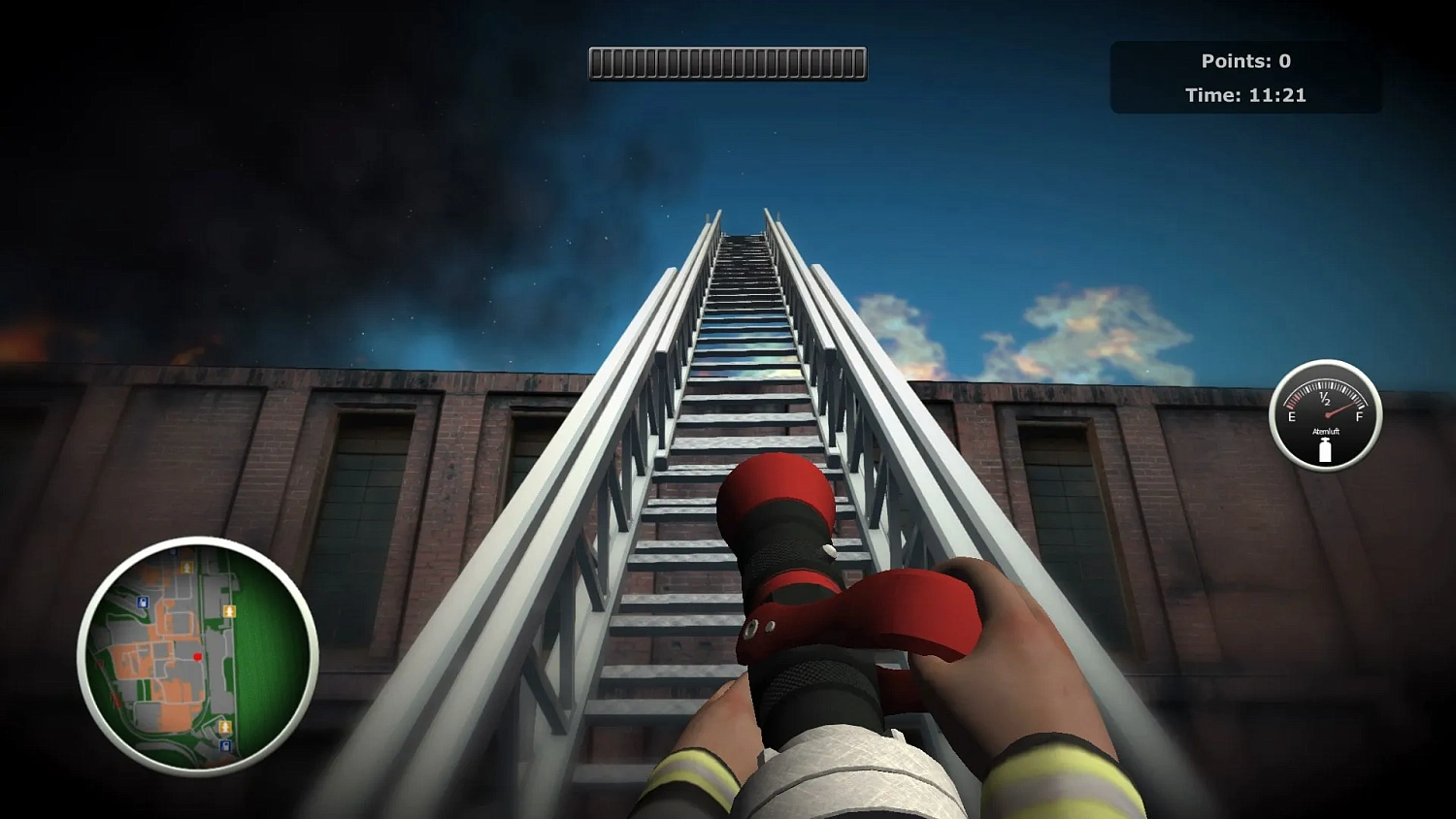Click the F marking on the air gauge

[1359, 415]
